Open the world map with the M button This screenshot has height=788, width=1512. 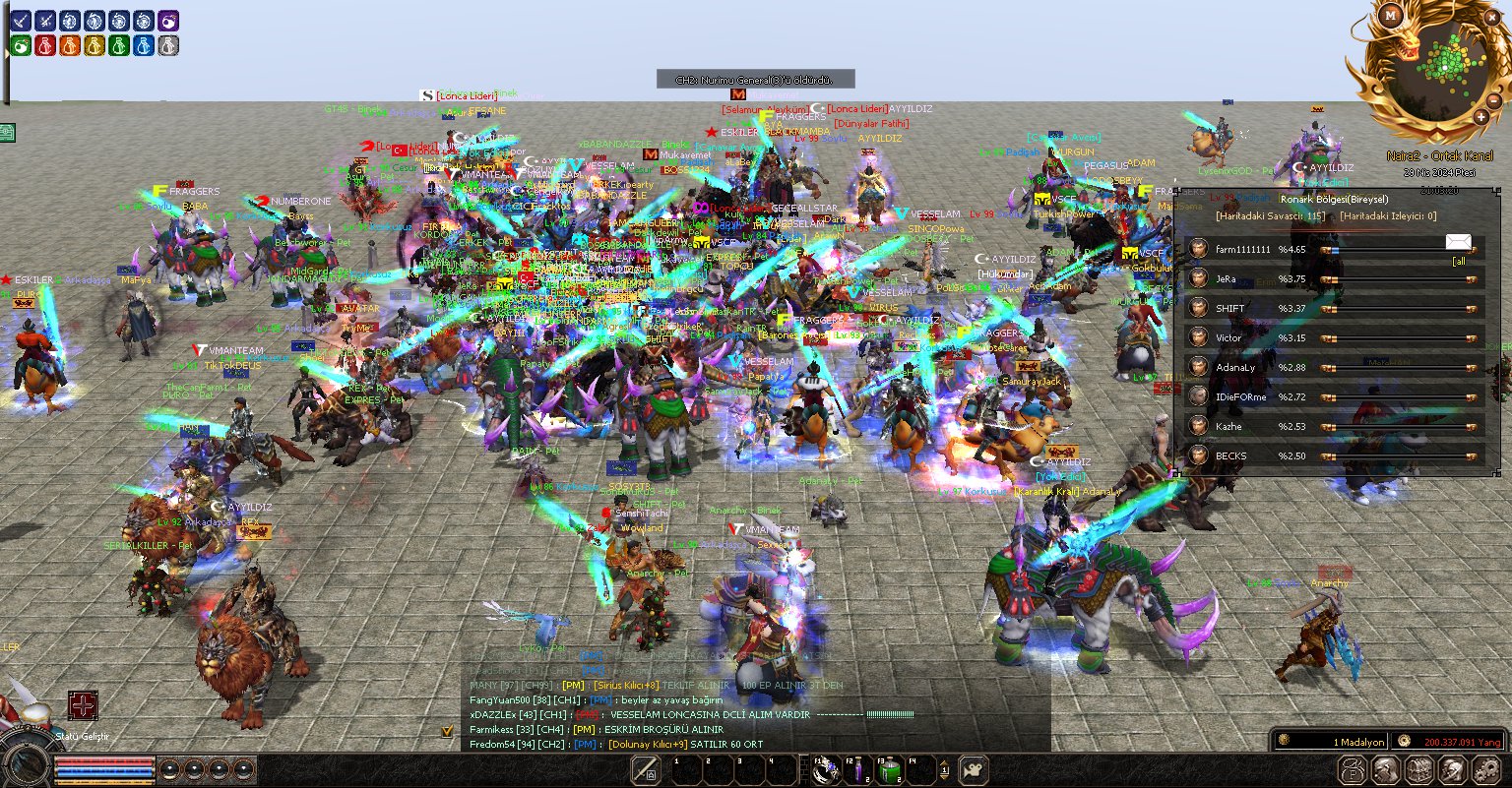(x=1390, y=16)
